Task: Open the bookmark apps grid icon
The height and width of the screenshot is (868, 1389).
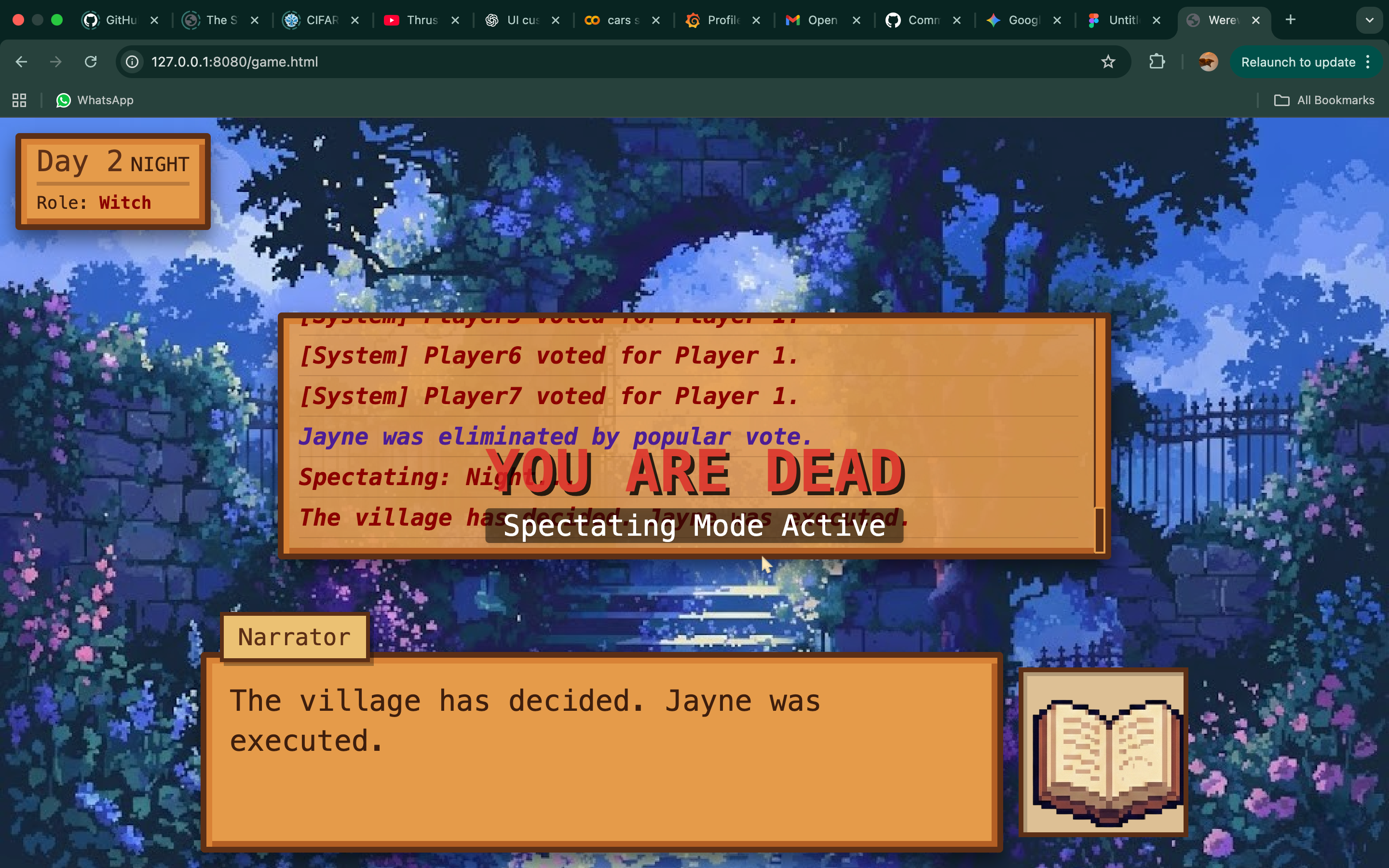Action: [18, 100]
